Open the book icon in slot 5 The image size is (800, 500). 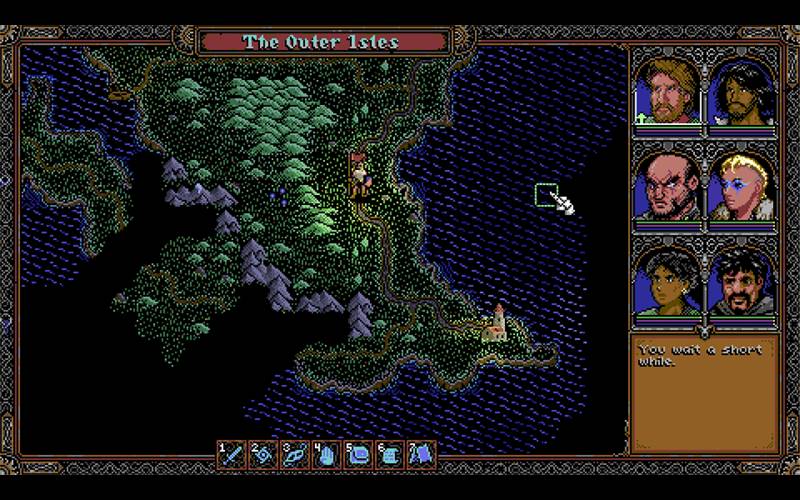coord(357,456)
